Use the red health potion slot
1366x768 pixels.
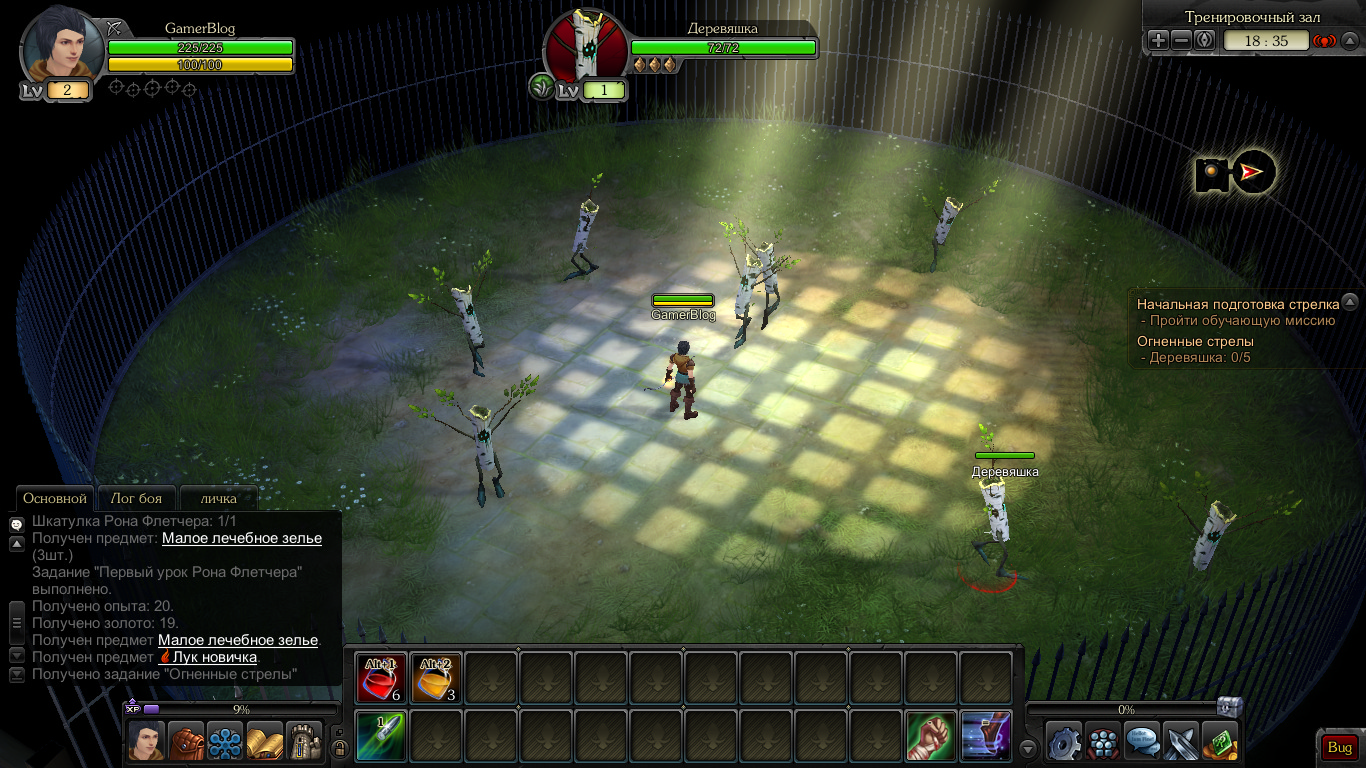381,678
